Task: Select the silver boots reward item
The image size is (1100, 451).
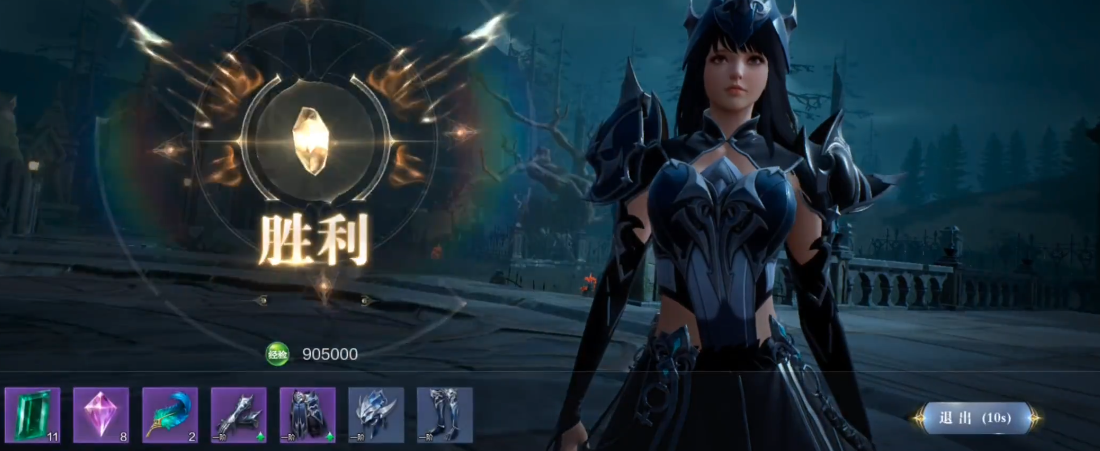Action: click(x=445, y=415)
